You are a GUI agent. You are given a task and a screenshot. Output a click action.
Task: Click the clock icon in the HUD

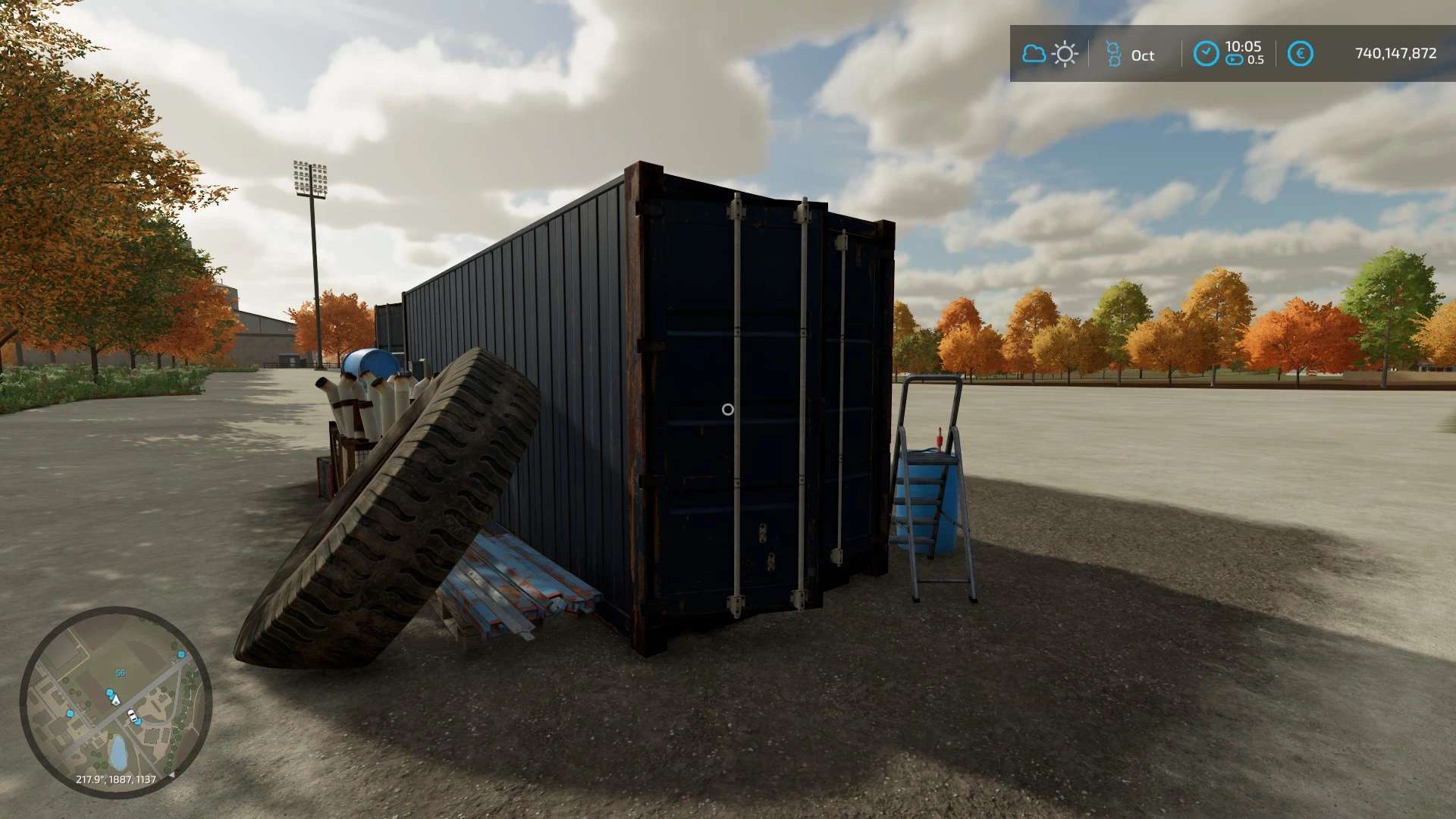[x=1206, y=54]
